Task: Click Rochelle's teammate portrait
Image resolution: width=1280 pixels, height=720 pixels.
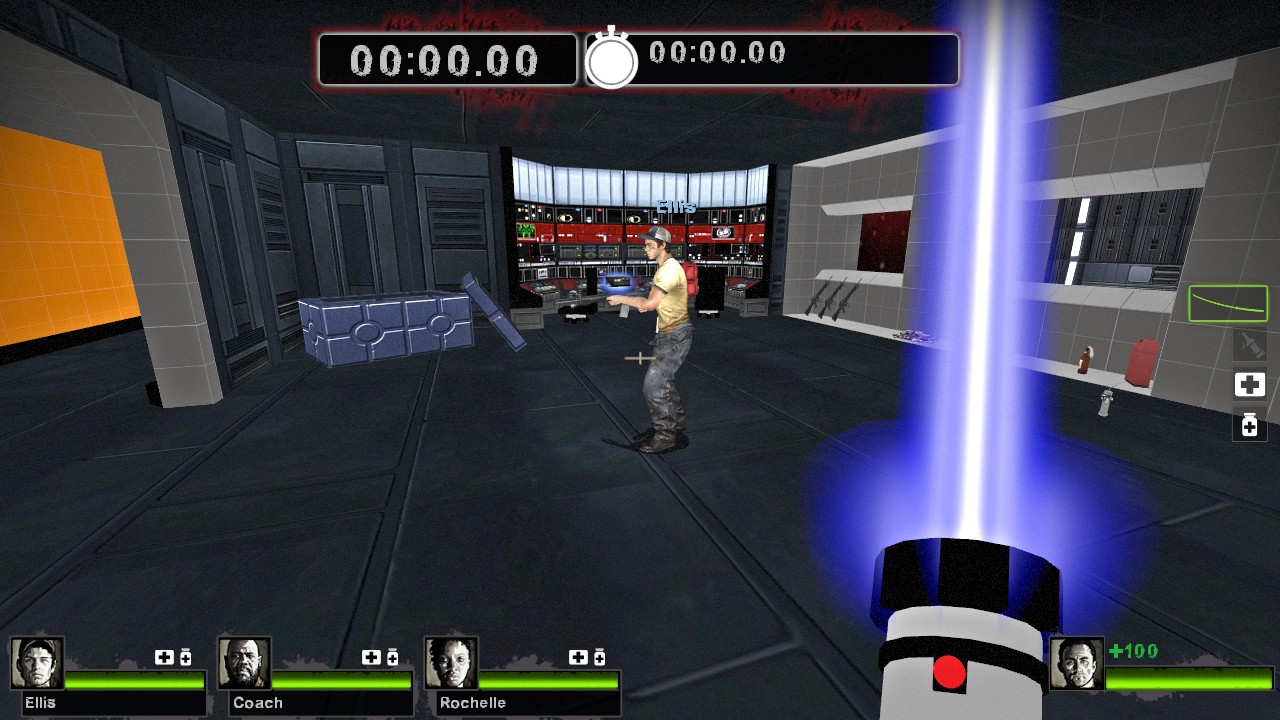Action: (x=451, y=663)
